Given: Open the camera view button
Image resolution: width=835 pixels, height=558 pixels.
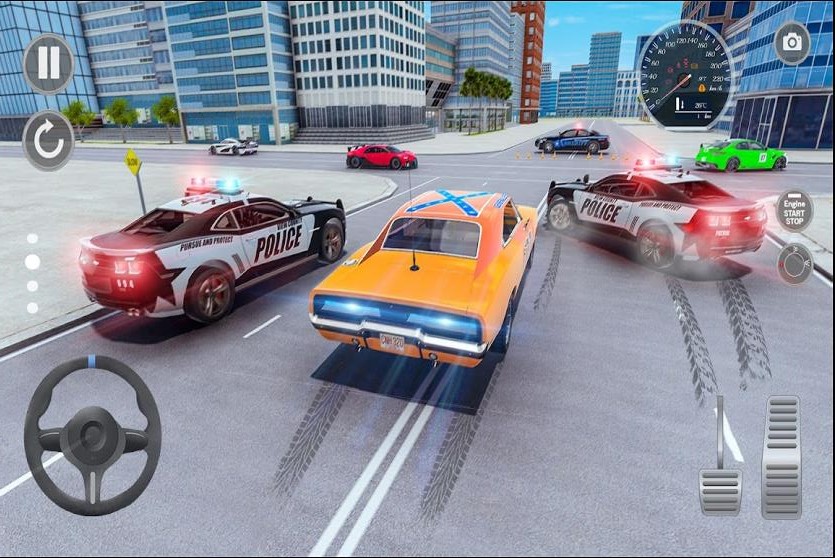Looking at the screenshot, I should [792, 43].
